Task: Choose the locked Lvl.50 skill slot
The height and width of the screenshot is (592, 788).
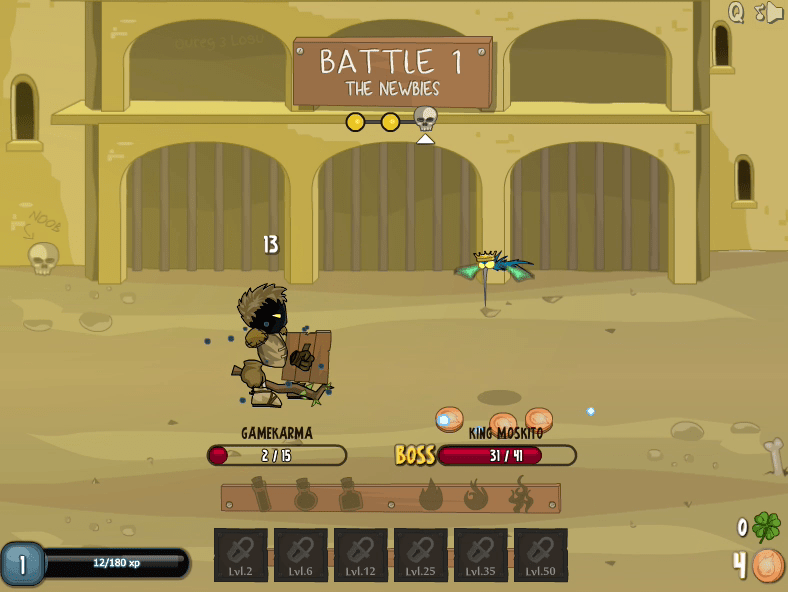Action: tap(541, 555)
